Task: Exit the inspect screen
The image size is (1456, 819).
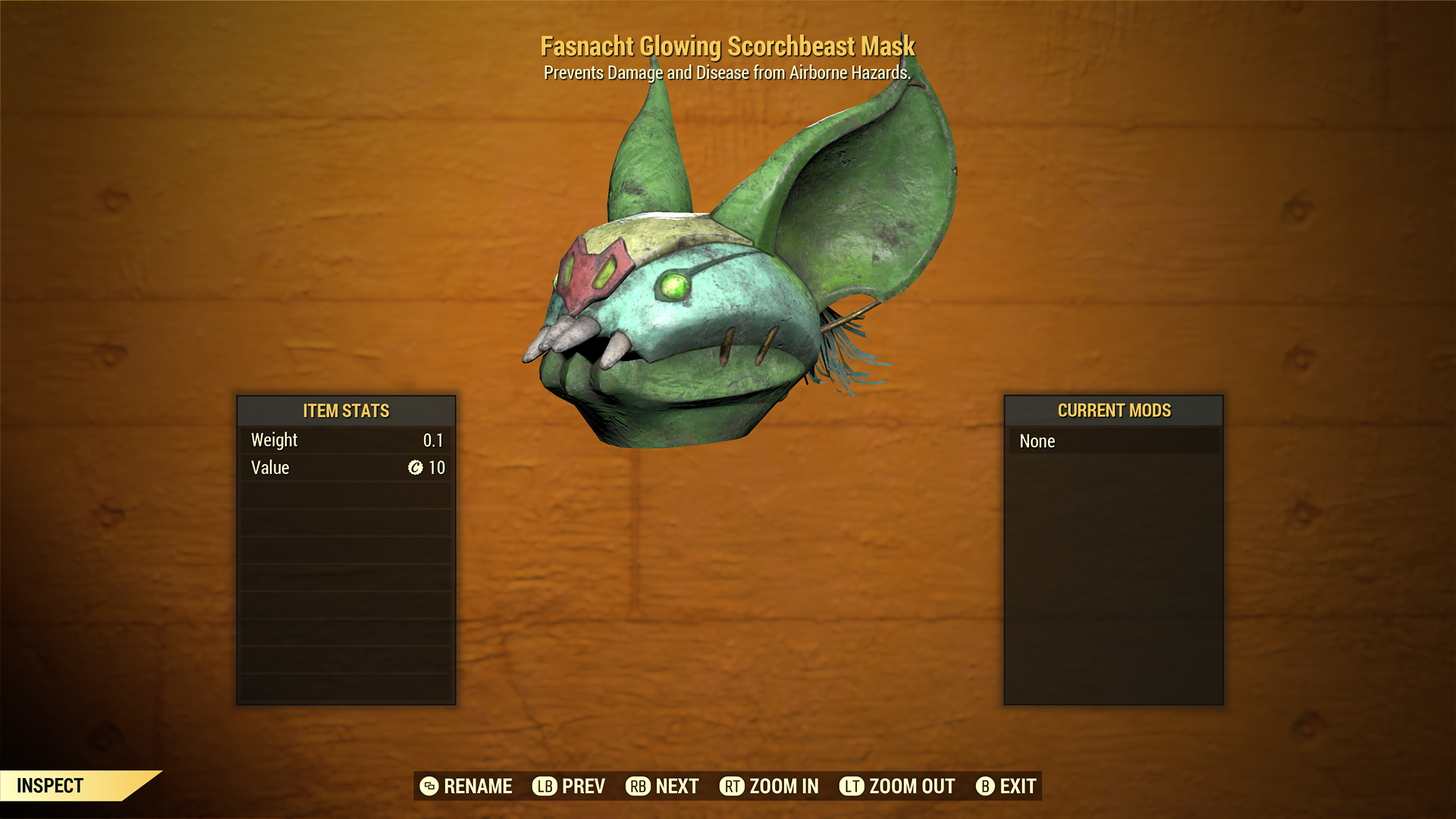Action: (1006, 786)
